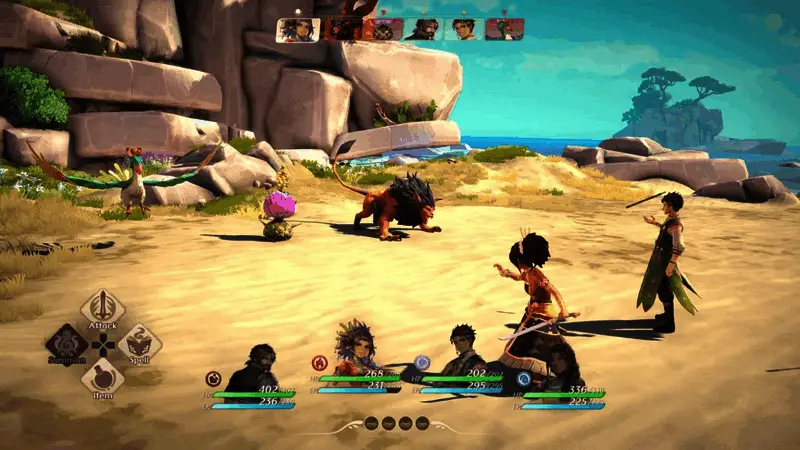Select the highlighted first portrait in turn order
This screenshot has height=450, width=800.
click(x=297, y=30)
